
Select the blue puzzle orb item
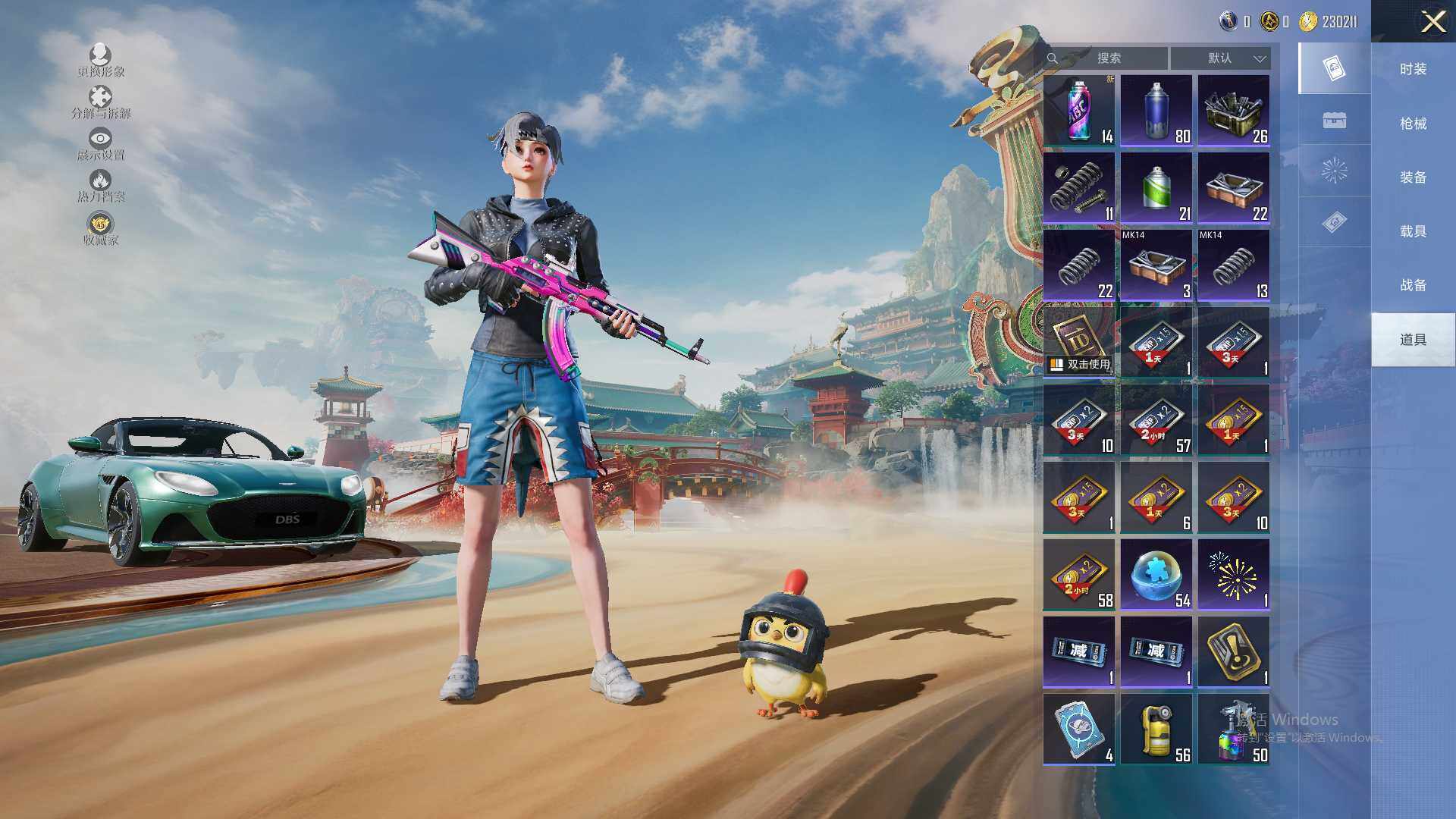click(1156, 575)
